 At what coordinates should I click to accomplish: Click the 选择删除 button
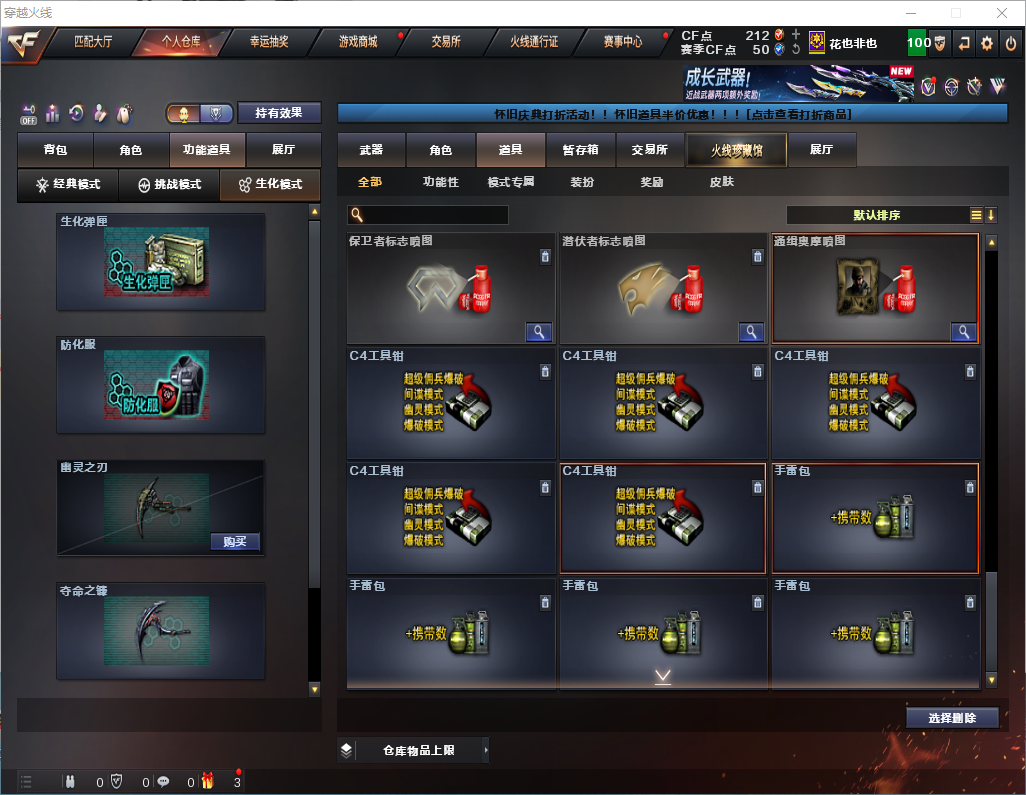pos(952,718)
